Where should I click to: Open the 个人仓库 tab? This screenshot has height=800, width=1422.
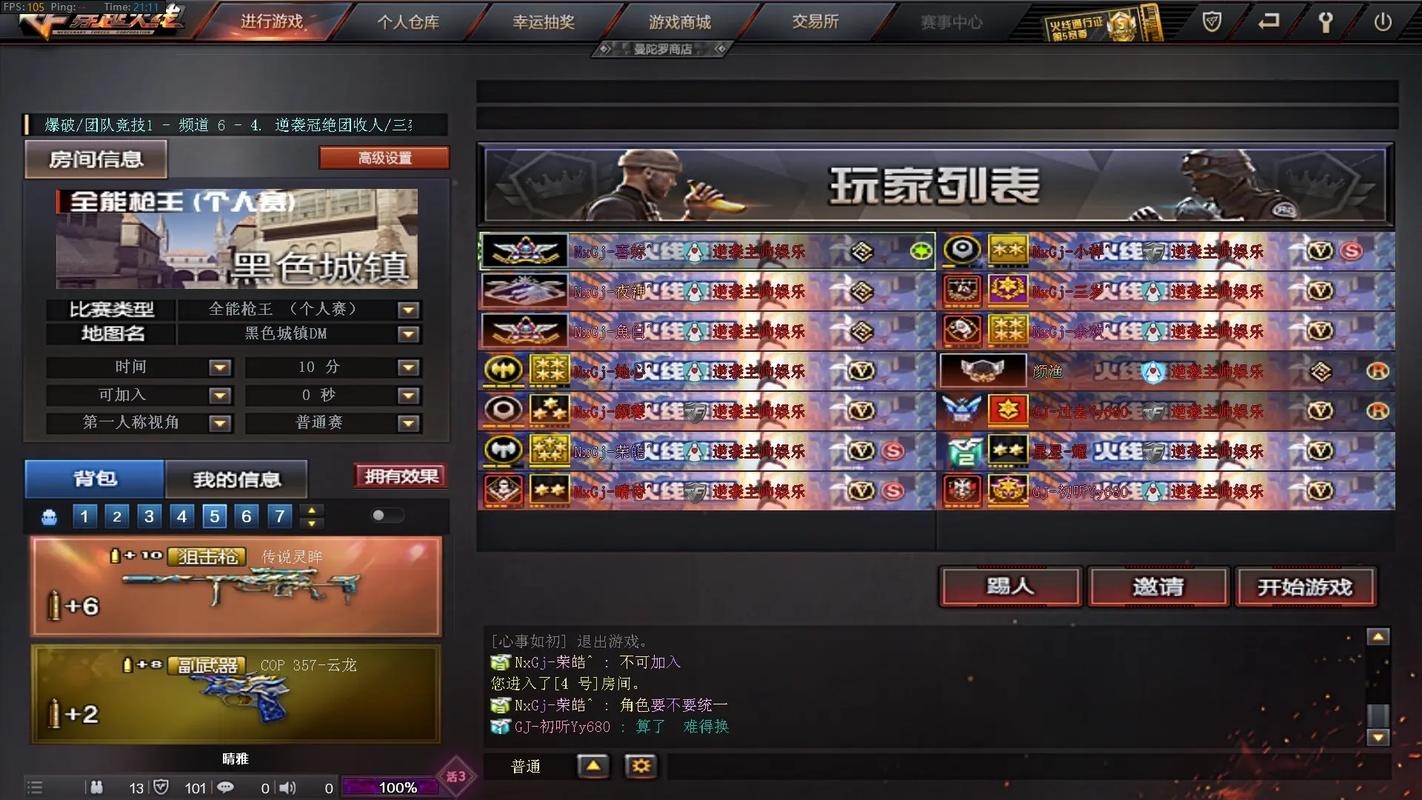[408, 22]
